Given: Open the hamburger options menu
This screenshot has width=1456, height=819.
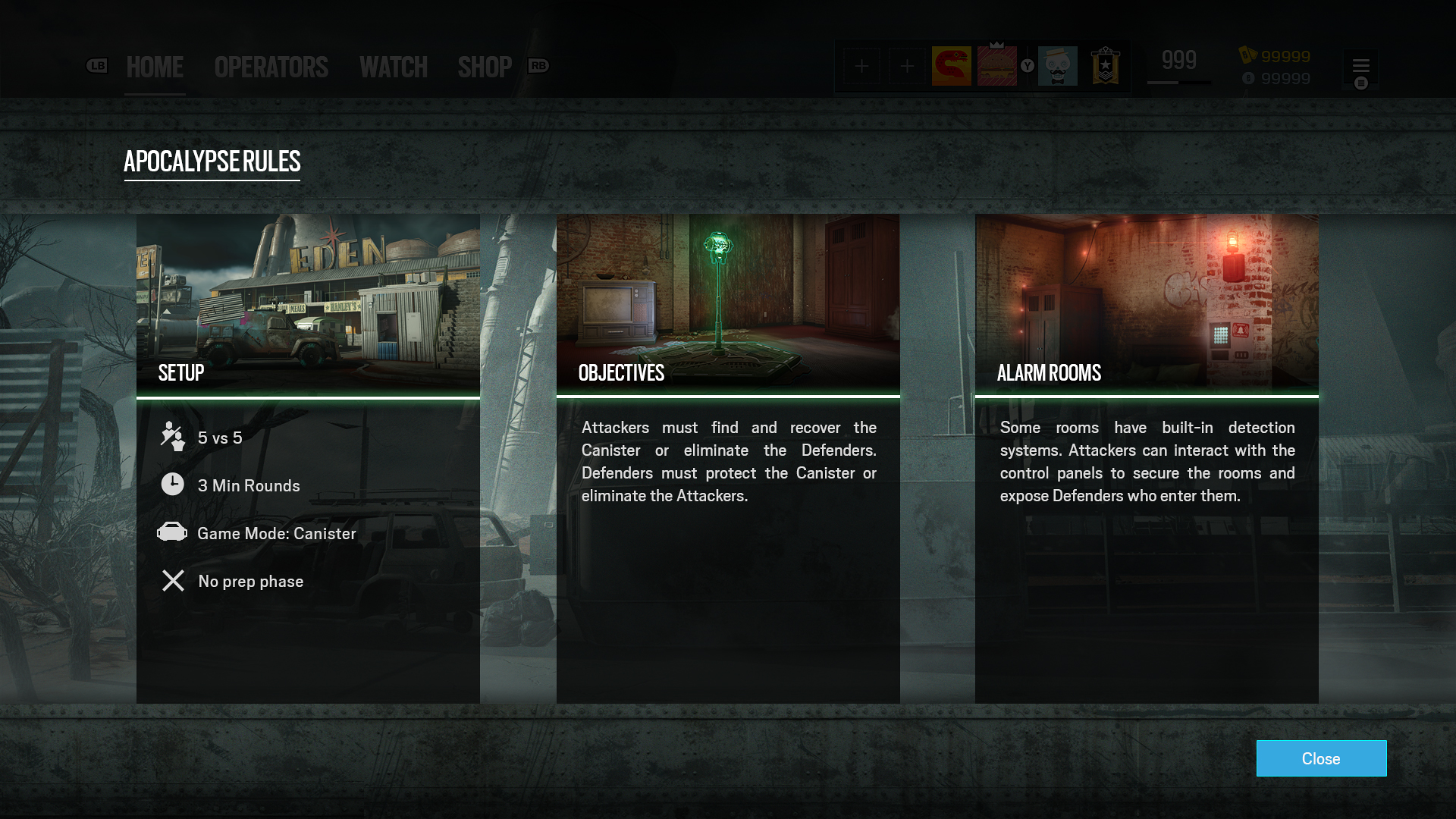Looking at the screenshot, I should pyautogui.click(x=1360, y=66).
